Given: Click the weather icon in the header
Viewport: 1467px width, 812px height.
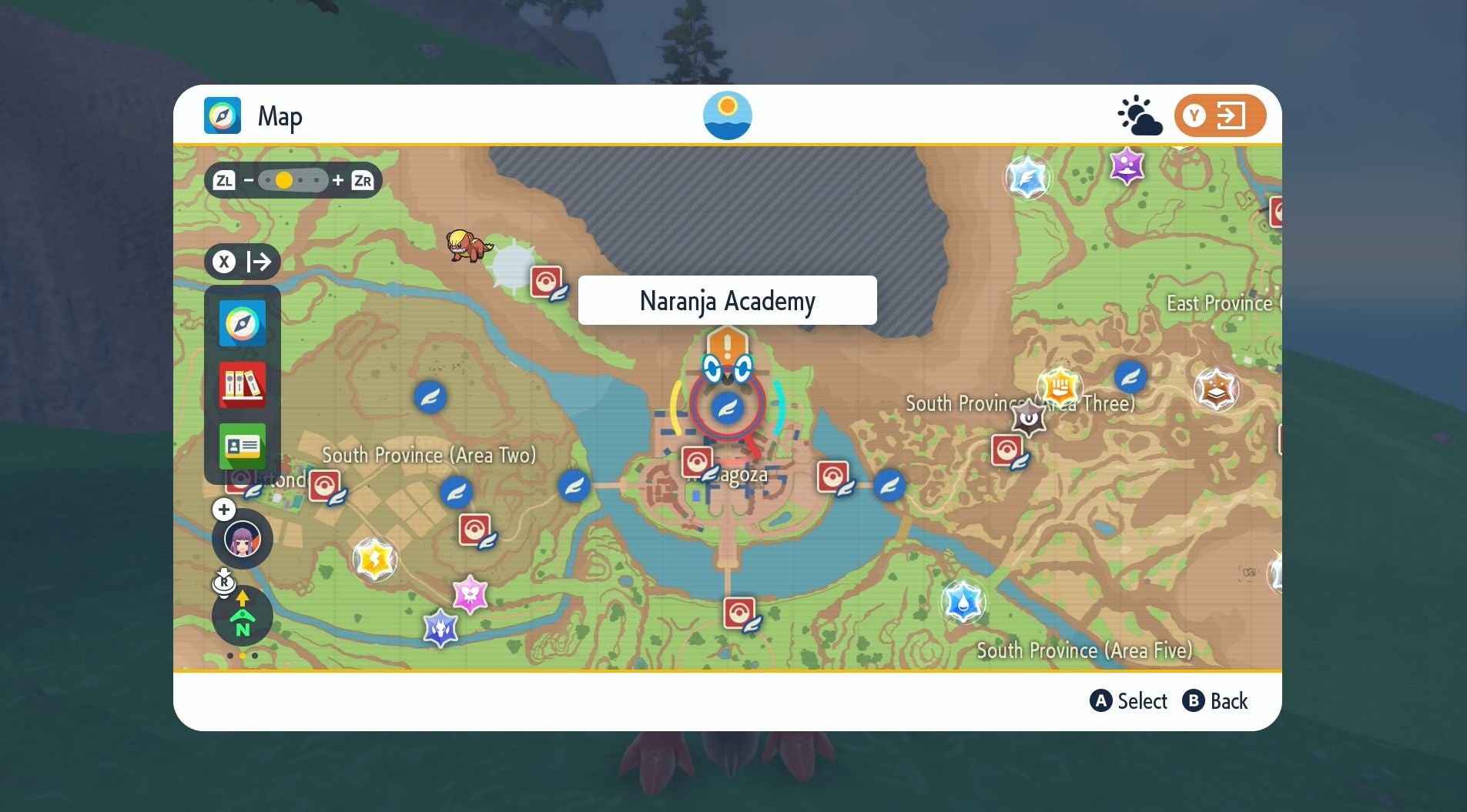Looking at the screenshot, I should click(x=1139, y=116).
